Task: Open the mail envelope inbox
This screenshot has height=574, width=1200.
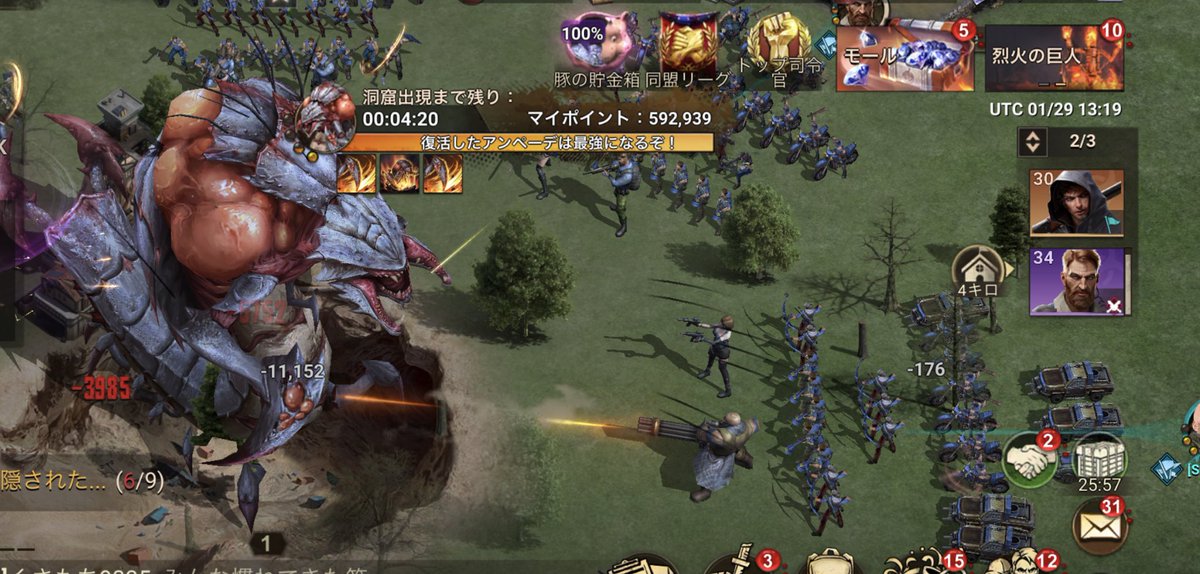Action: [x=1098, y=524]
